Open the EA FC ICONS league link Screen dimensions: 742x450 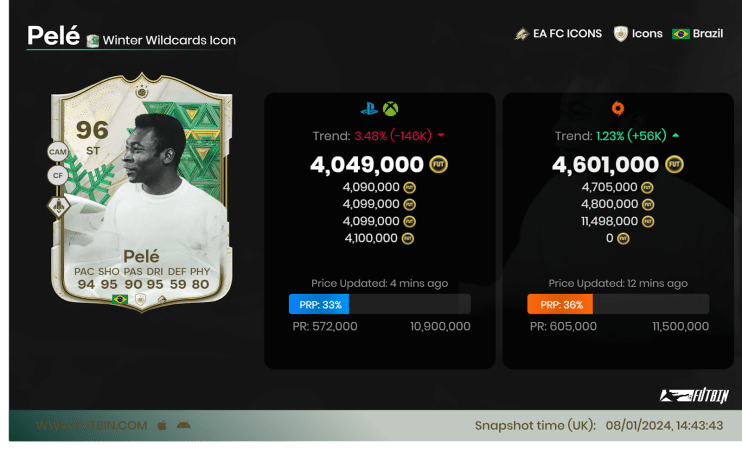(558, 33)
